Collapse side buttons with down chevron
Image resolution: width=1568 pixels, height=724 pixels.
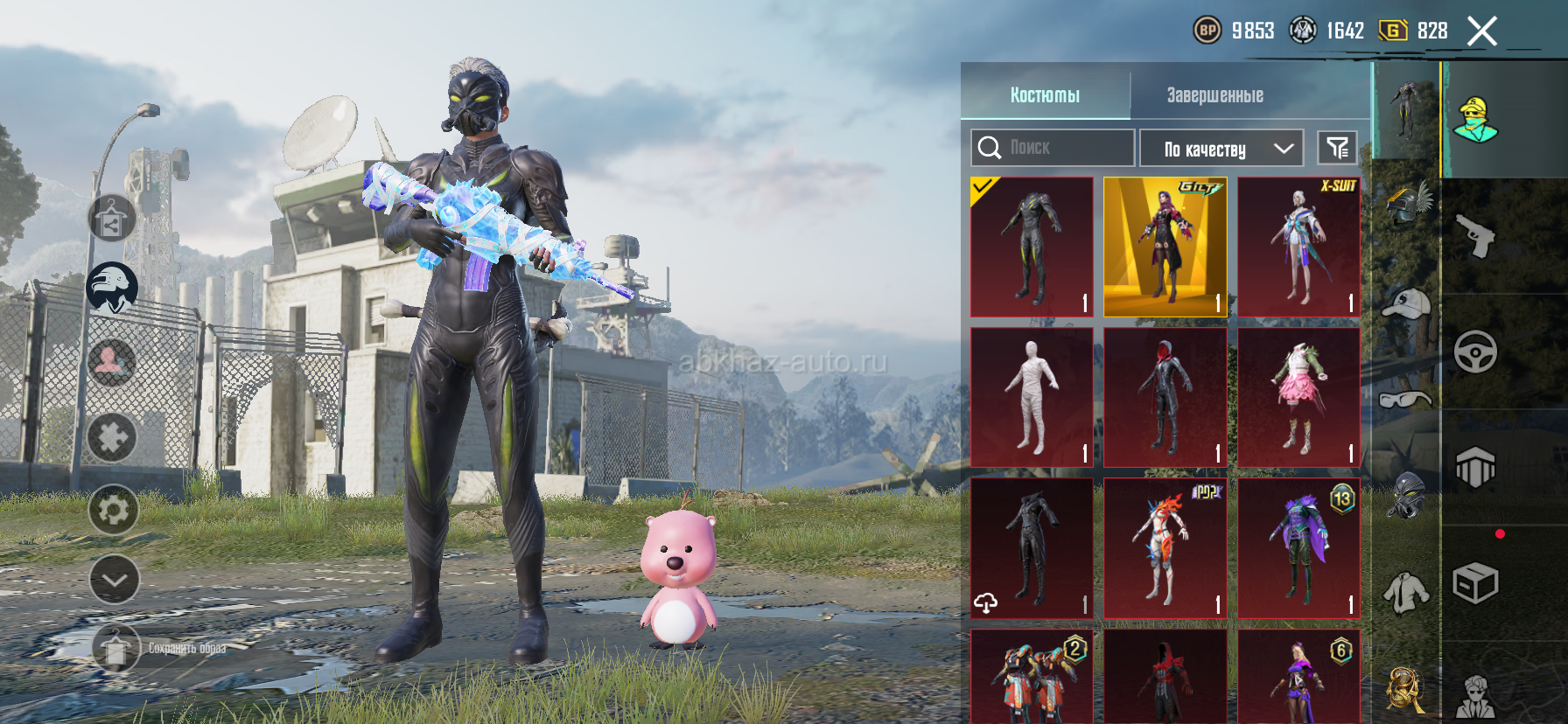[114, 580]
